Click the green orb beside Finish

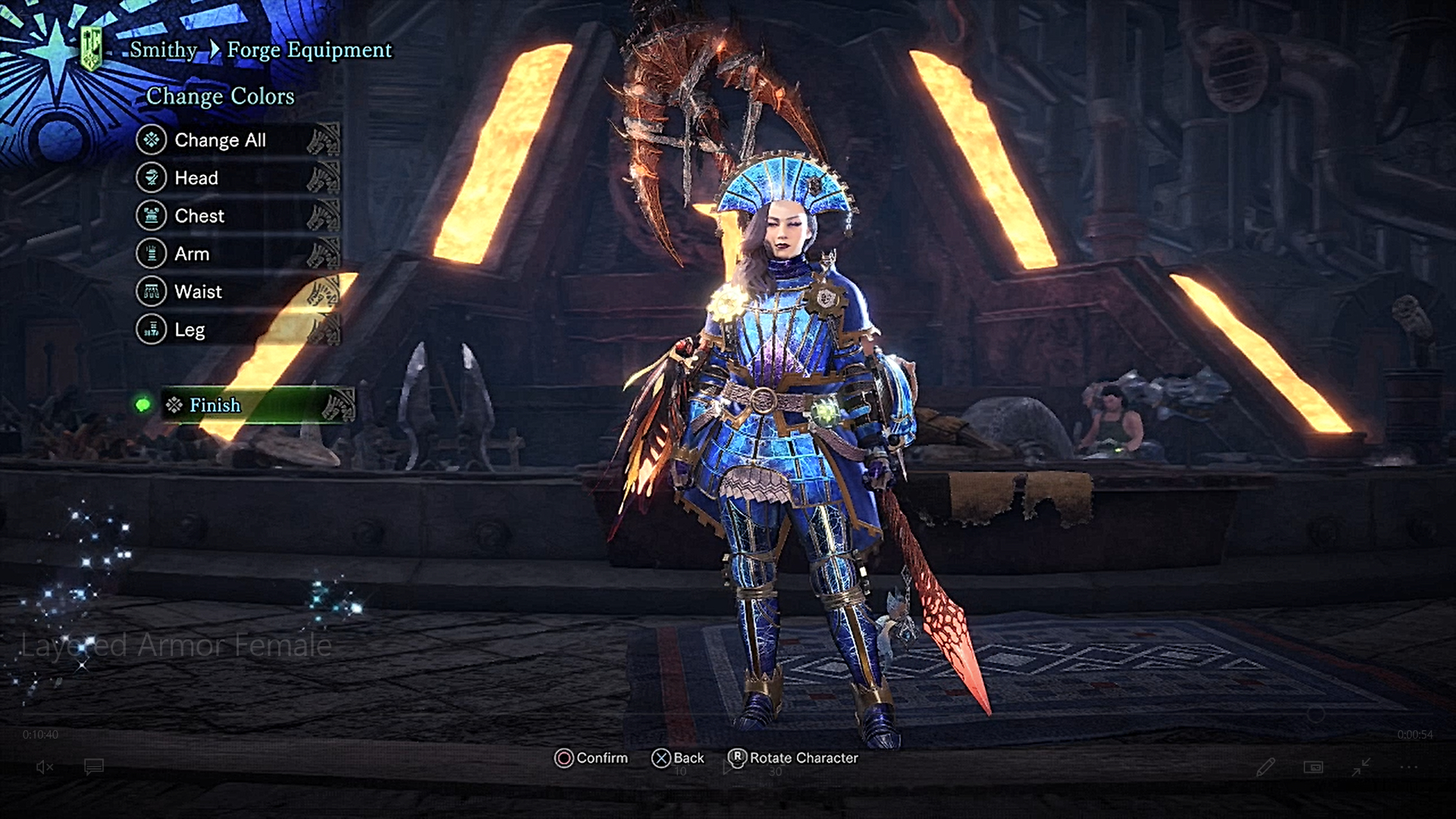point(144,405)
